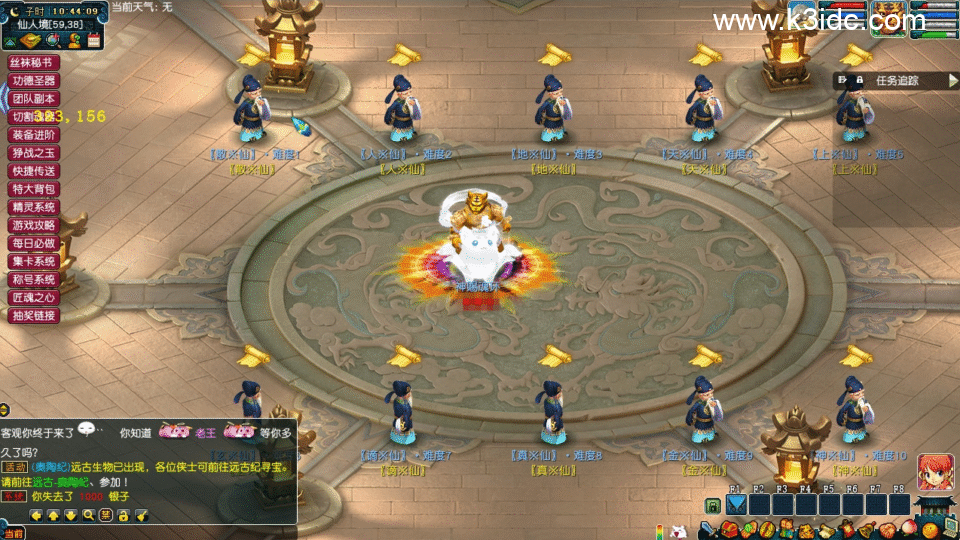Open the 精灵系统 menu entry
960x540 pixels.
click(35, 207)
